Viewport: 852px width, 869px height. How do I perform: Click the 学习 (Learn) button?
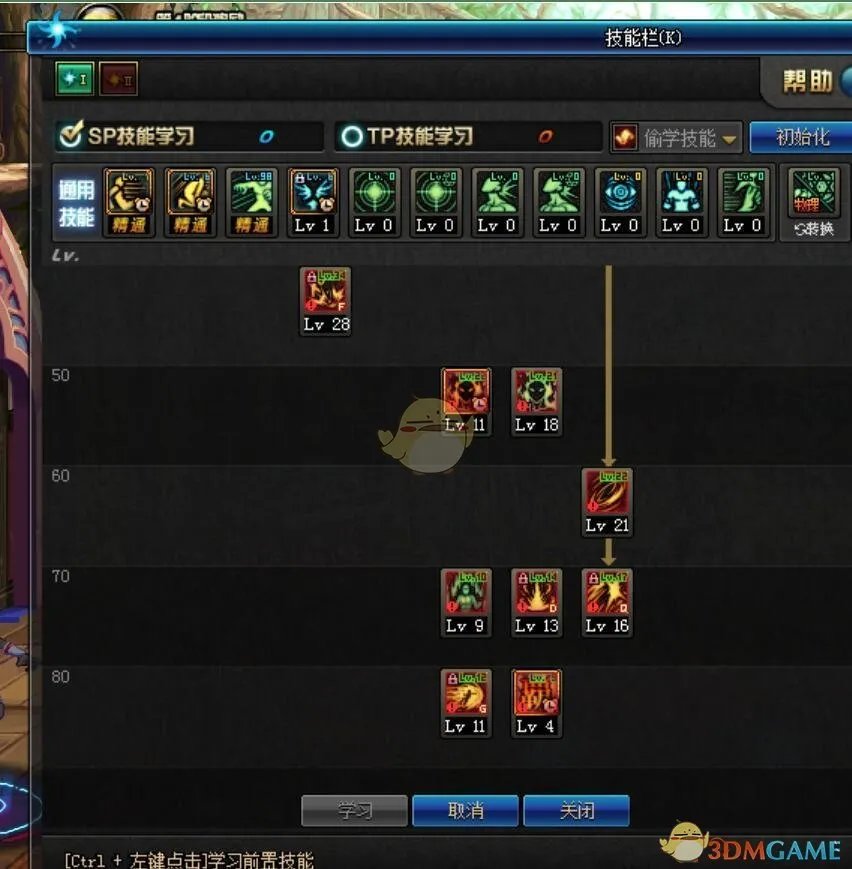coord(354,810)
